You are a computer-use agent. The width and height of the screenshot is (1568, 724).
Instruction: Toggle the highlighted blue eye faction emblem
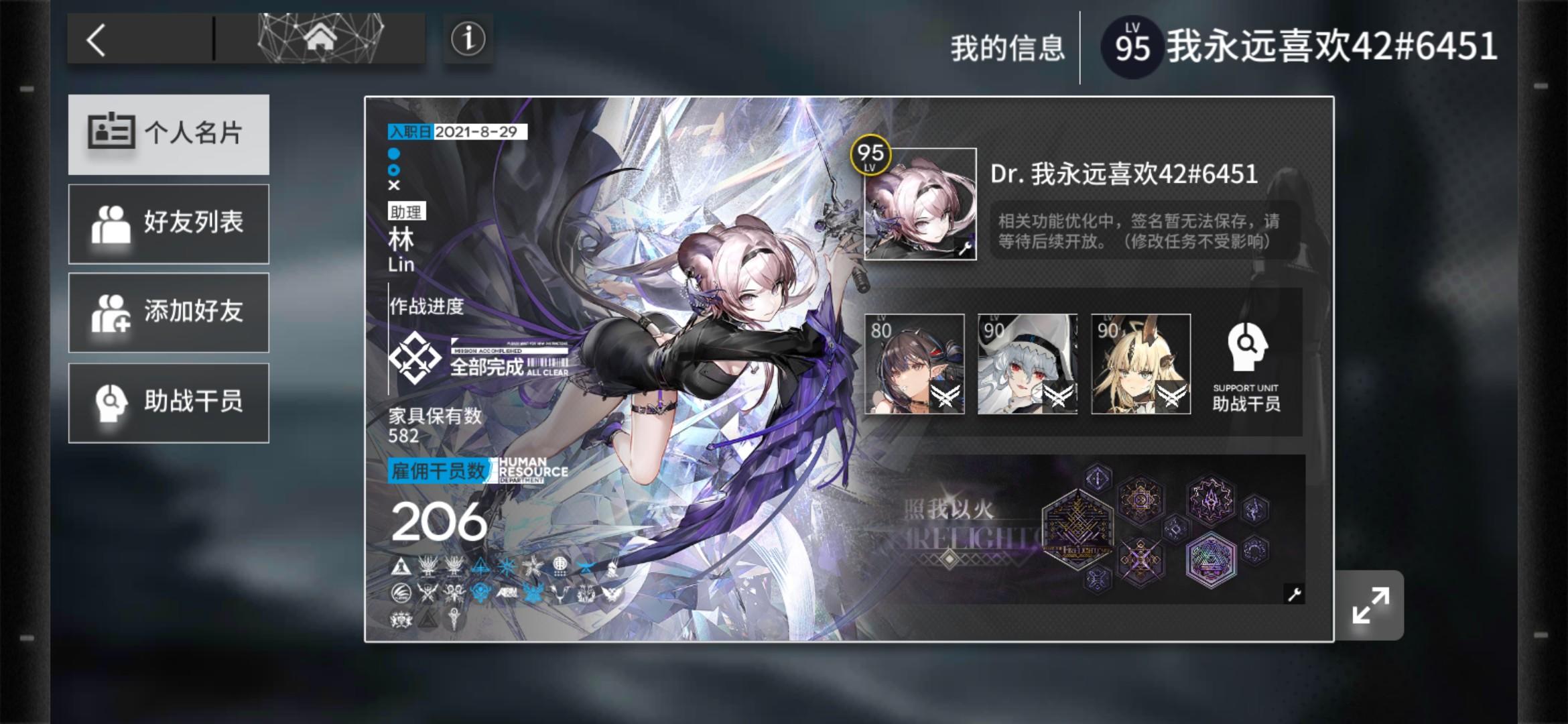(480, 591)
